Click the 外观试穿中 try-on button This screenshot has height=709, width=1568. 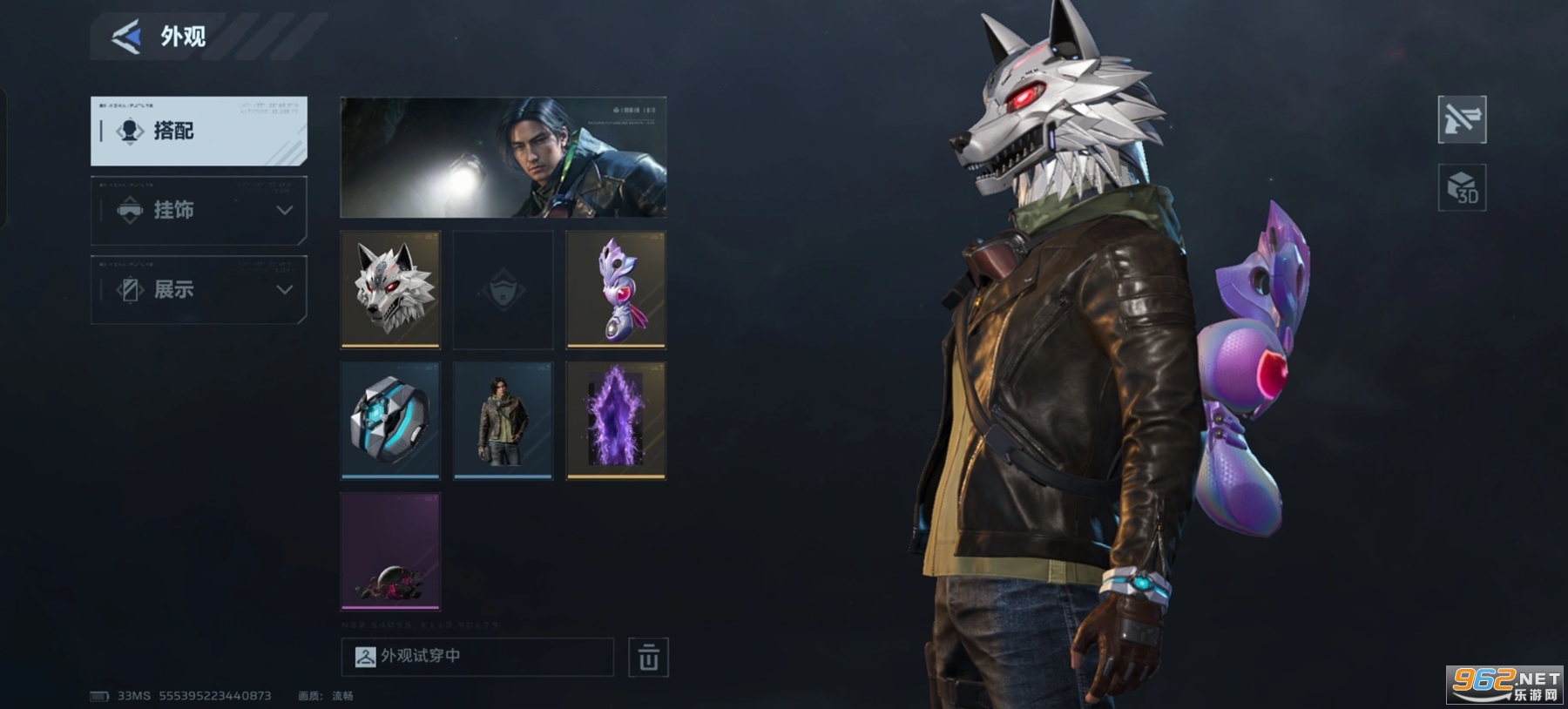point(477,657)
